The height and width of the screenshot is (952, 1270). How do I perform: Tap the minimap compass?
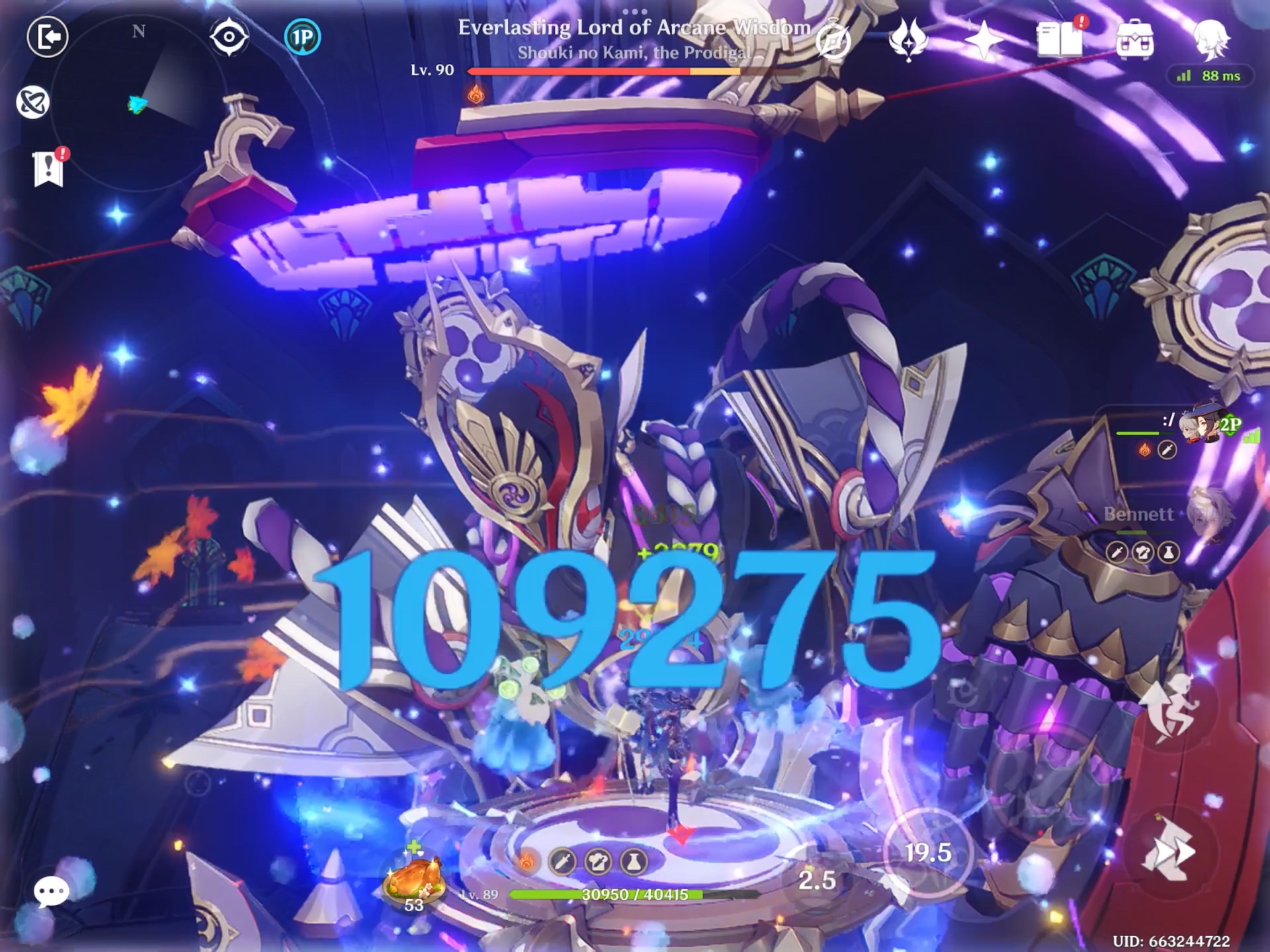click(138, 30)
